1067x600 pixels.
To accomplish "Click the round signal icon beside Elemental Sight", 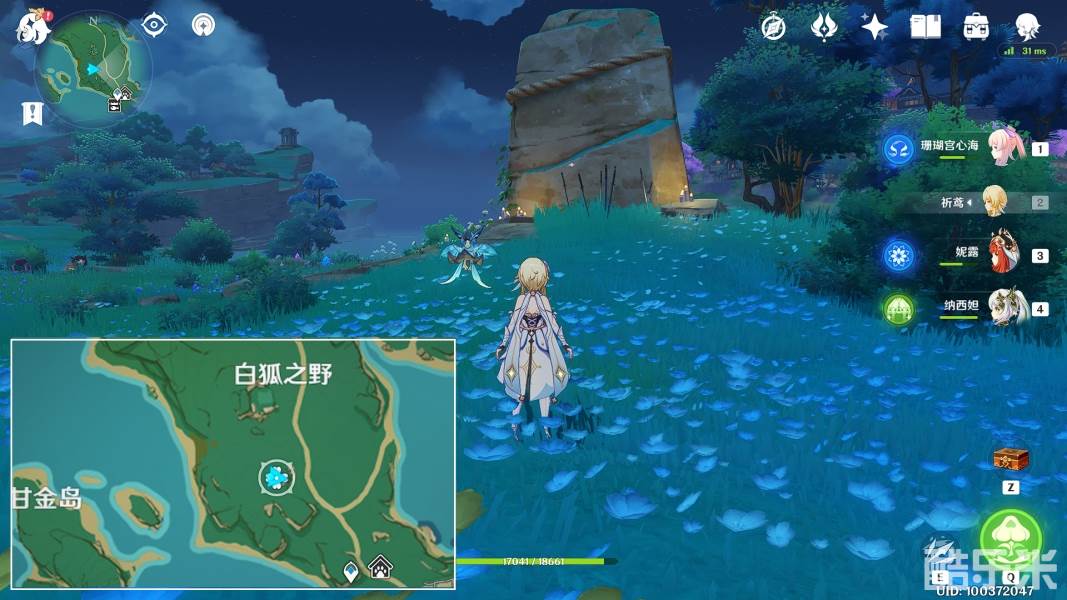I will (x=204, y=25).
